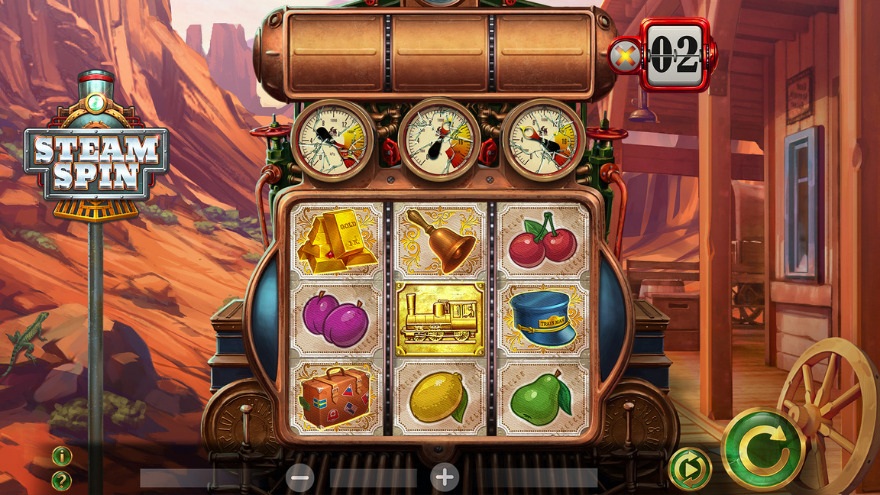The image size is (880, 495).
Task: Increase the bet with the plus button
Action: [x=444, y=477]
